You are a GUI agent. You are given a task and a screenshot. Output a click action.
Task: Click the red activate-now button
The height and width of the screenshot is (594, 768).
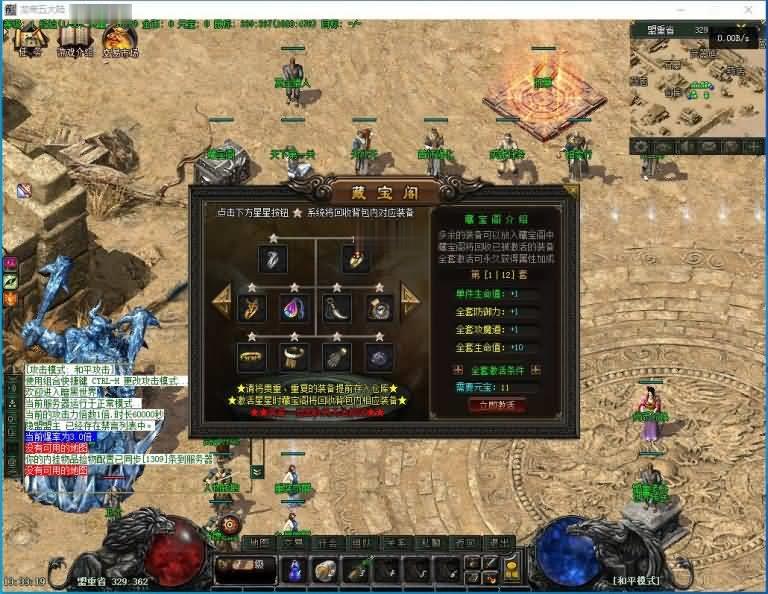(x=496, y=406)
